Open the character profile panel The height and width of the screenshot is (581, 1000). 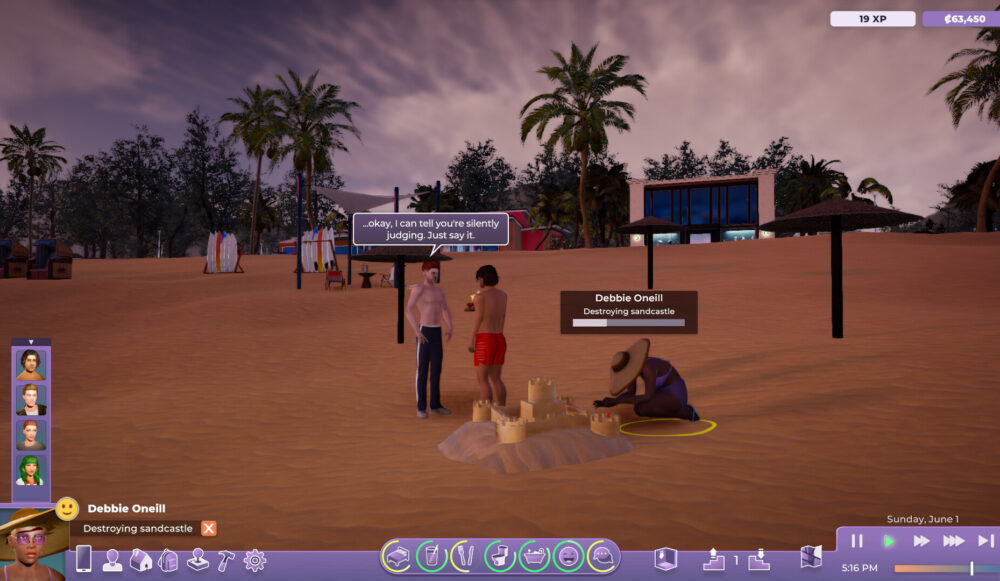pyautogui.click(x=112, y=560)
